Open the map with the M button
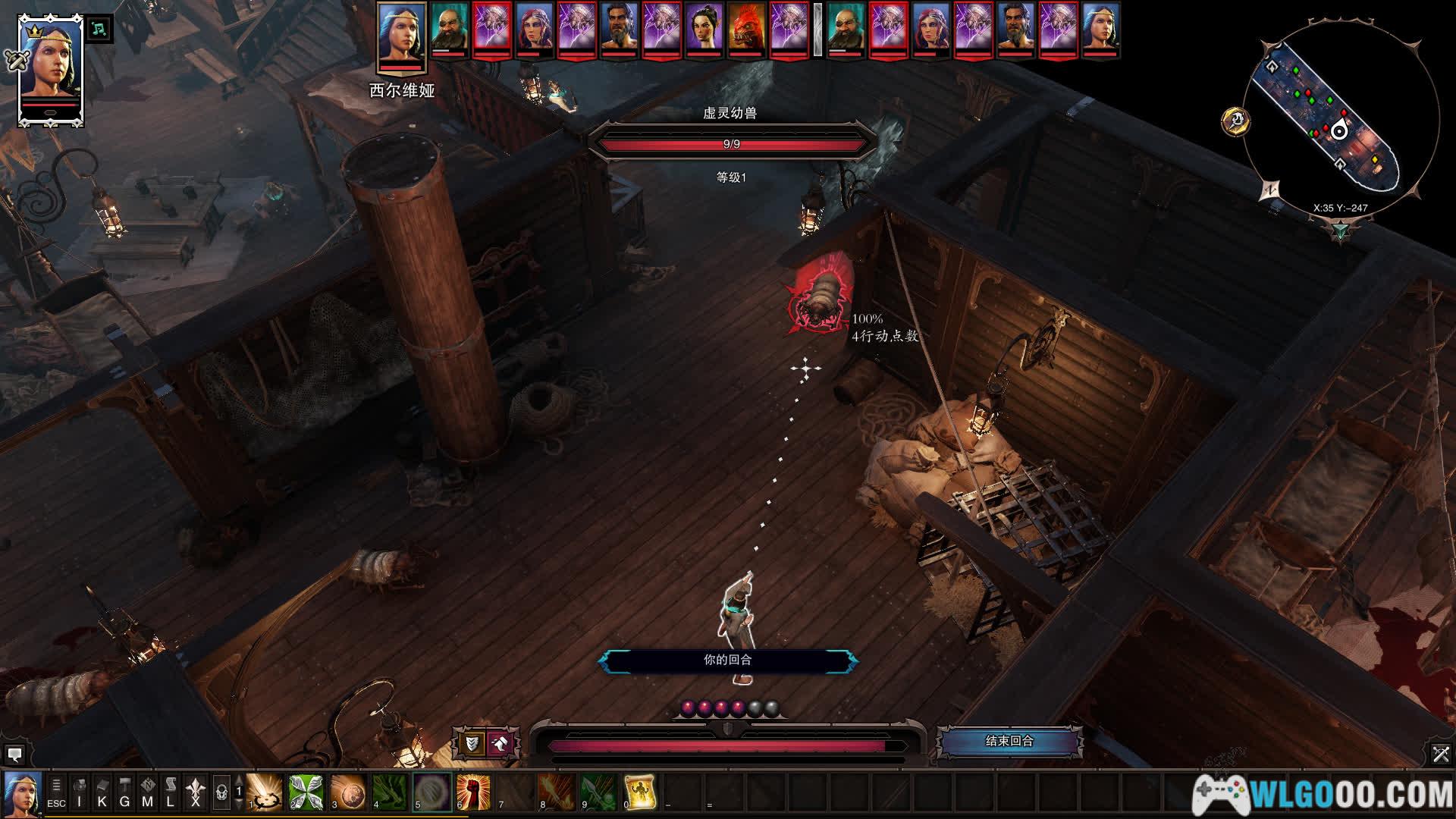 coord(148,793)
